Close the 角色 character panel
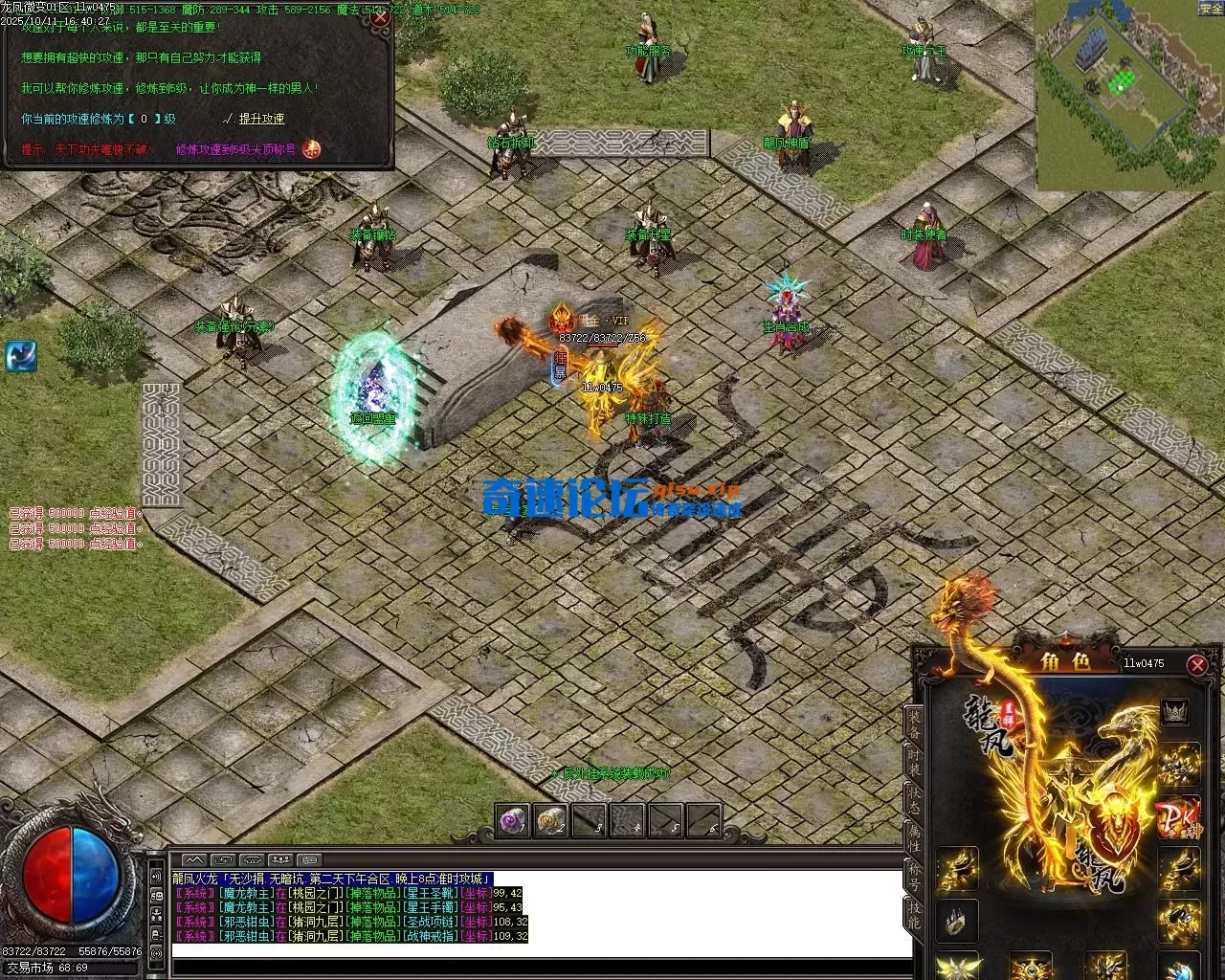Viewport: 1225px width, 980px height. (1196, 664)
